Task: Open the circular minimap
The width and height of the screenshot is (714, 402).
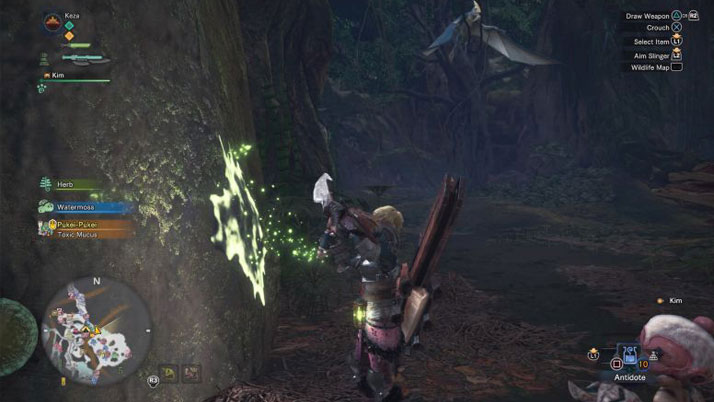Action: (x=97, y=331)
